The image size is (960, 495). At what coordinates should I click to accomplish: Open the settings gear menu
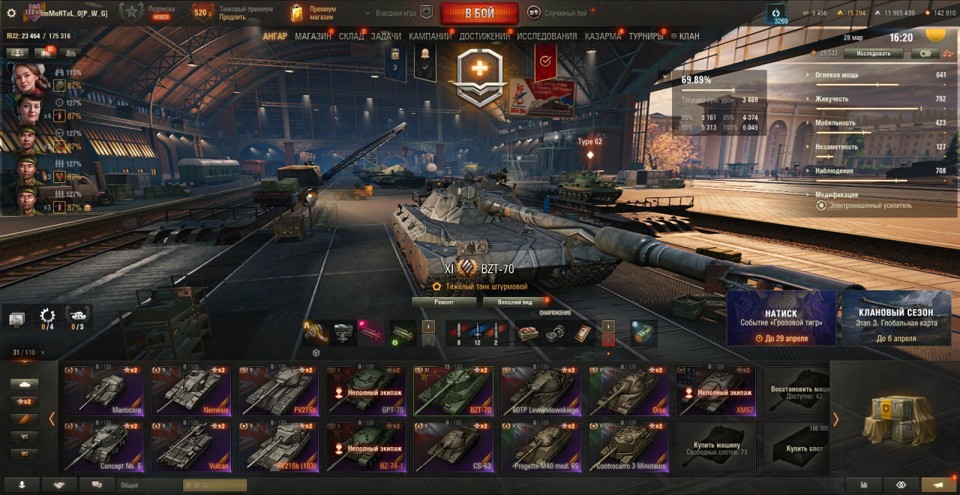coord(11,13)
